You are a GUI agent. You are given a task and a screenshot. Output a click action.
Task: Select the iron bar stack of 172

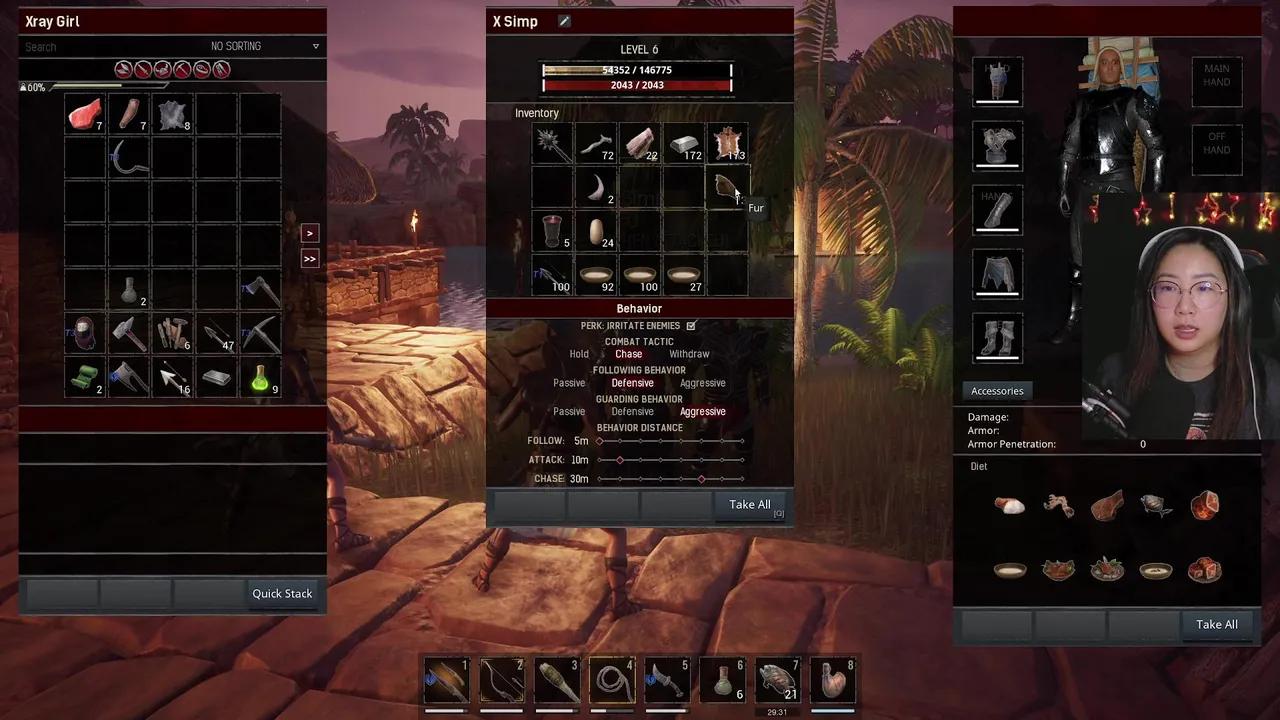pos(684,145)
